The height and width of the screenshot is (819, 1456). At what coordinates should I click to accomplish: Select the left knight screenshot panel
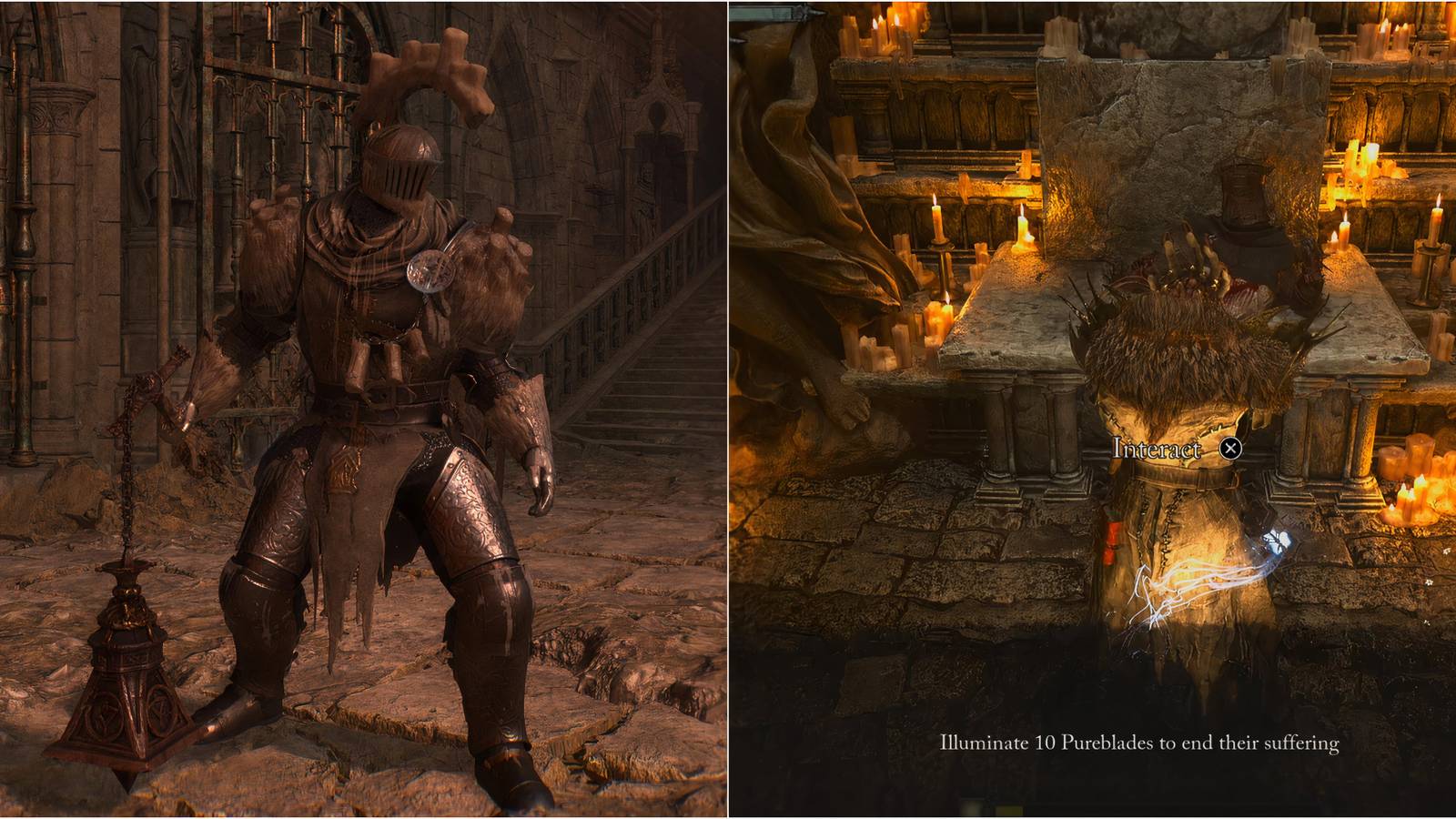pos(364,409)
